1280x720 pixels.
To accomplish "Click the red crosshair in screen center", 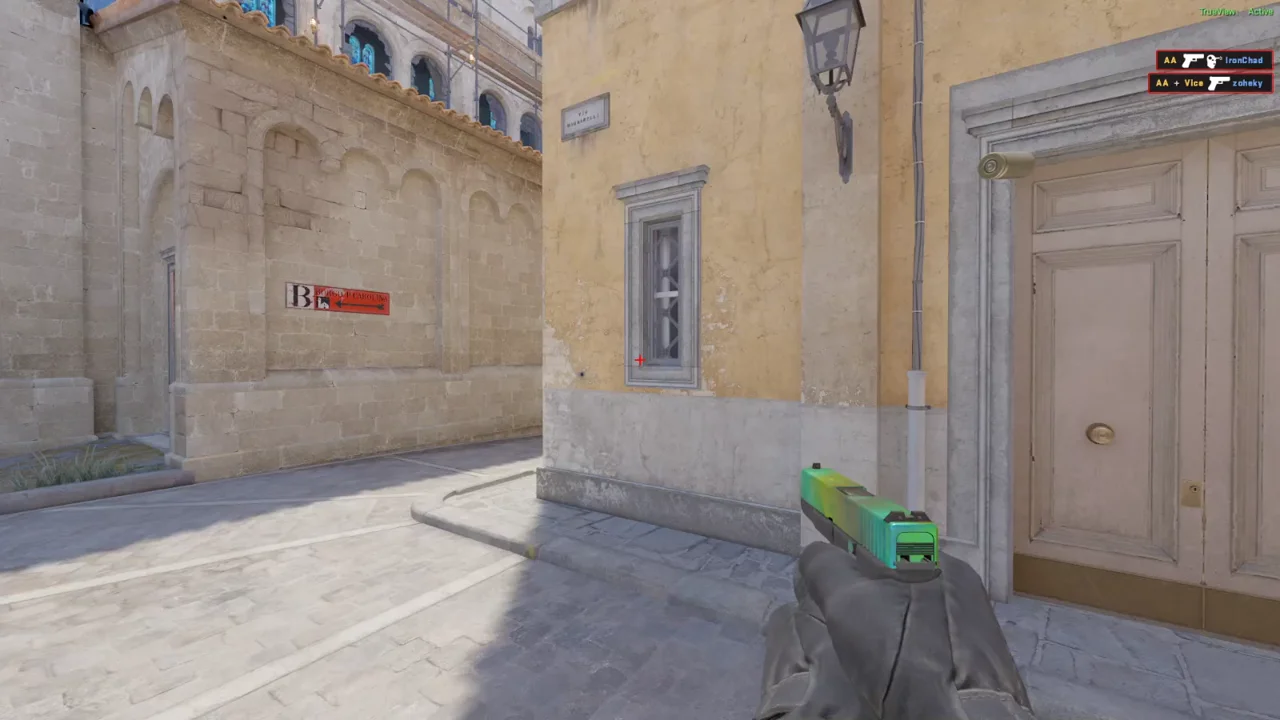I will click(639, 359).
